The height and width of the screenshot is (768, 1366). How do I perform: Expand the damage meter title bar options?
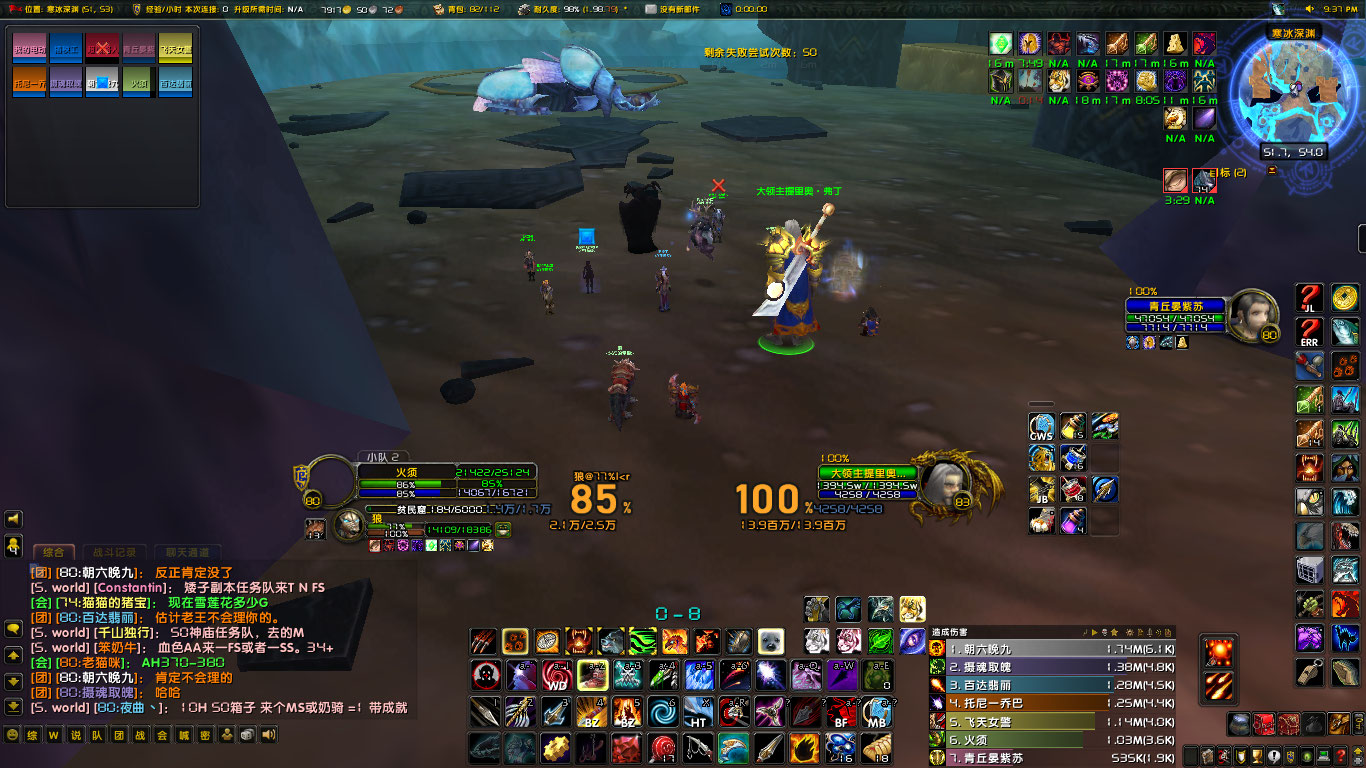click(x=1169, y=632)
